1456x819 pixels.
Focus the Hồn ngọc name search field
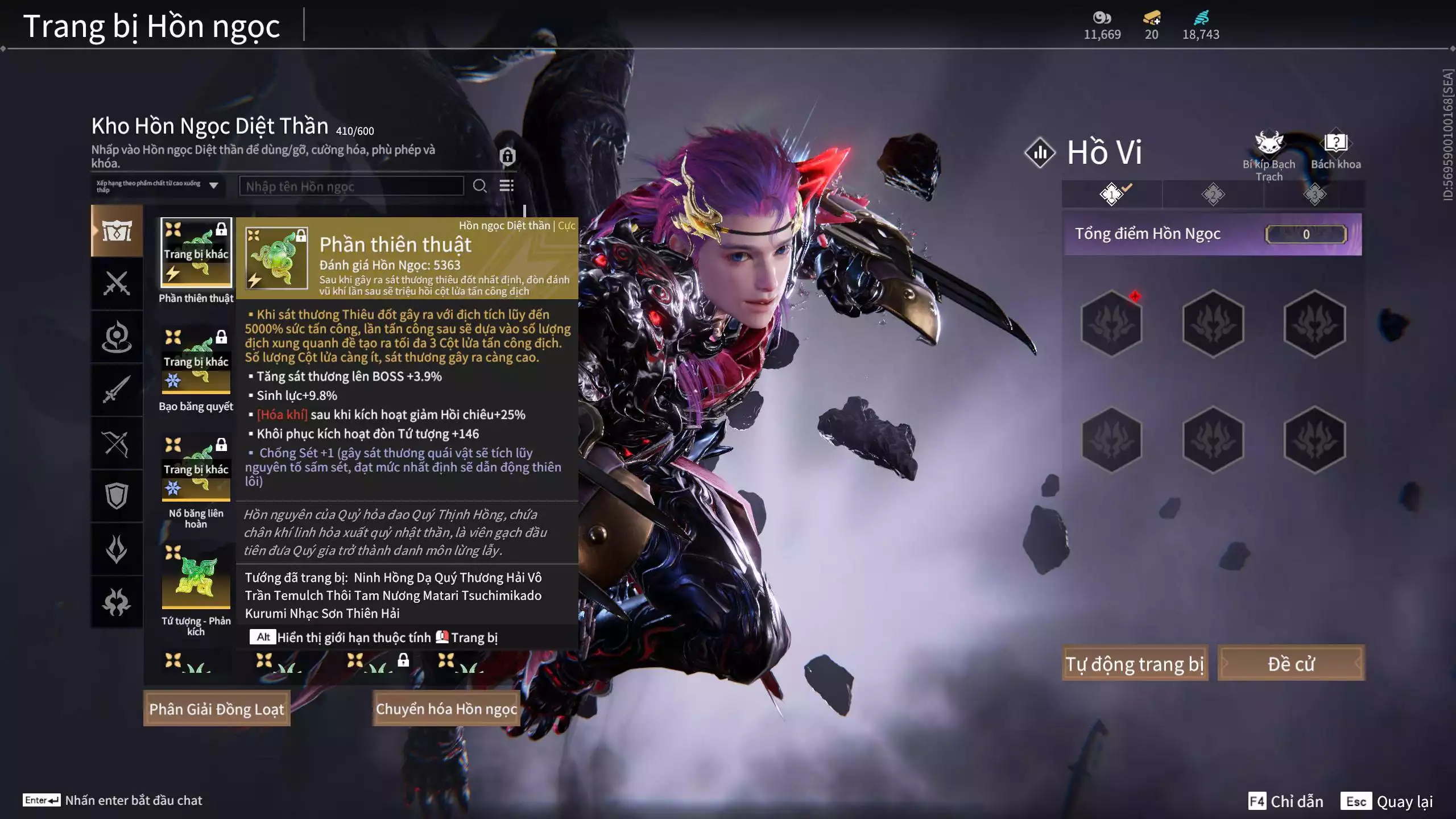tap(351, 186)
